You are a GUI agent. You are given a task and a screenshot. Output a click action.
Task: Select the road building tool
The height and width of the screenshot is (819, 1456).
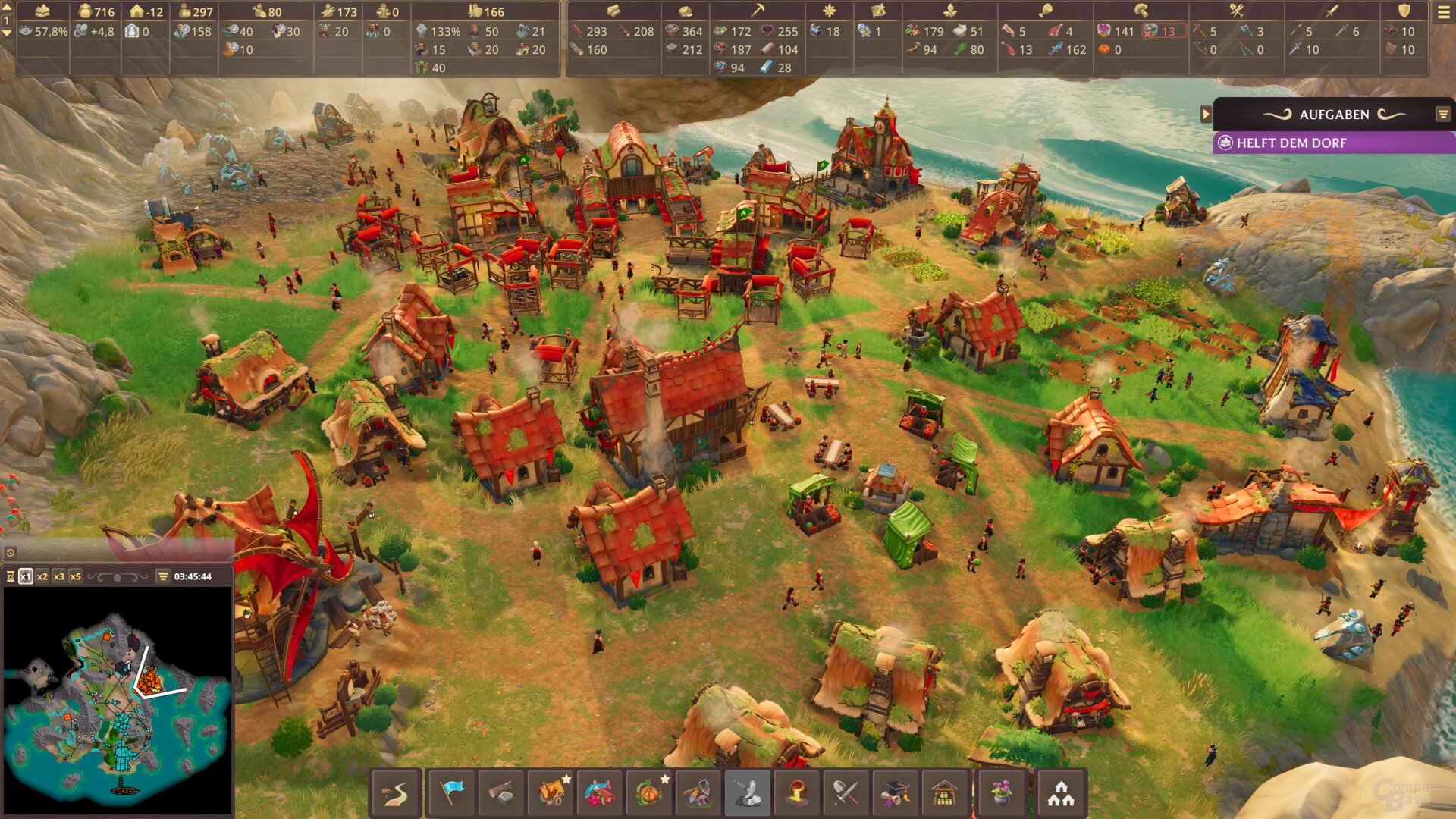tap(396, 793)
